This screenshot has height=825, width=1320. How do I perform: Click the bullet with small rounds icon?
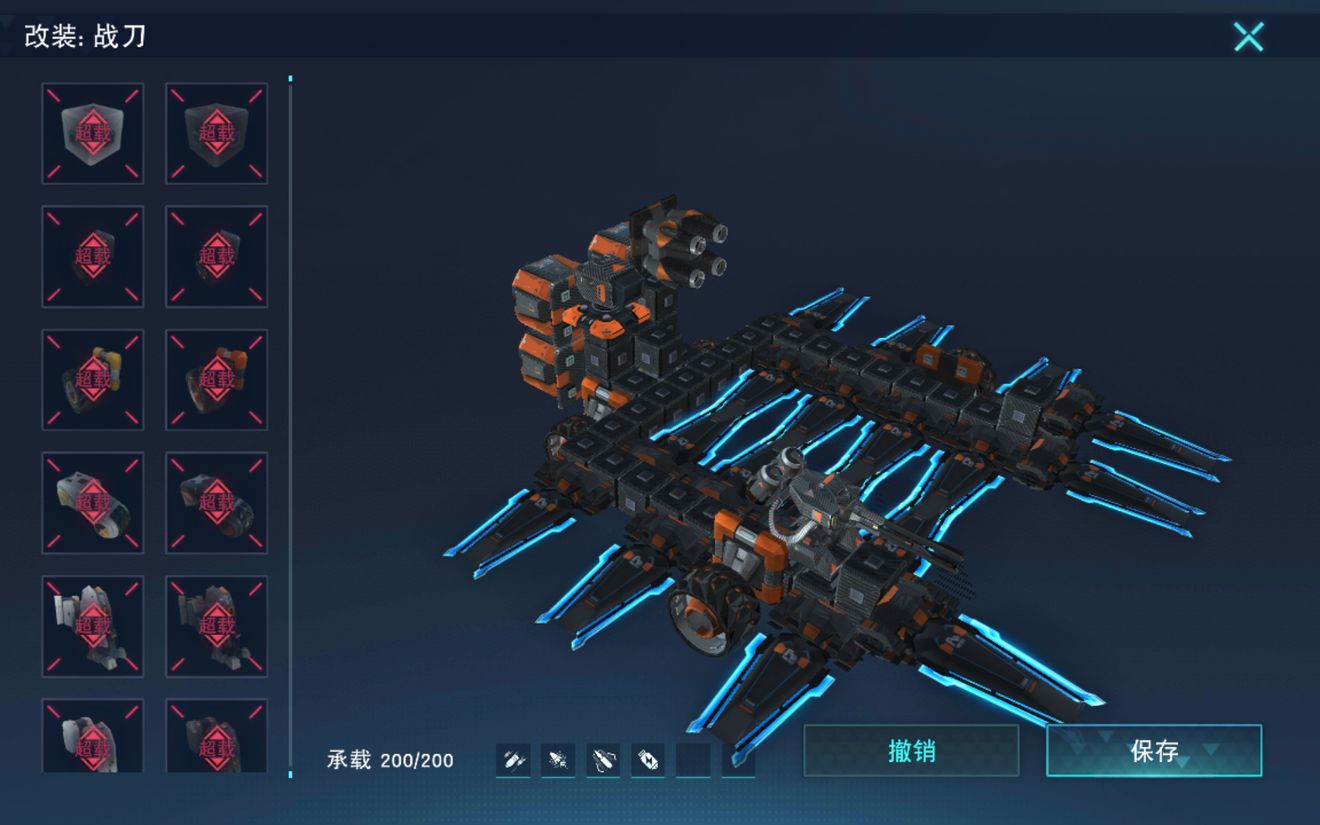(514, 761)
